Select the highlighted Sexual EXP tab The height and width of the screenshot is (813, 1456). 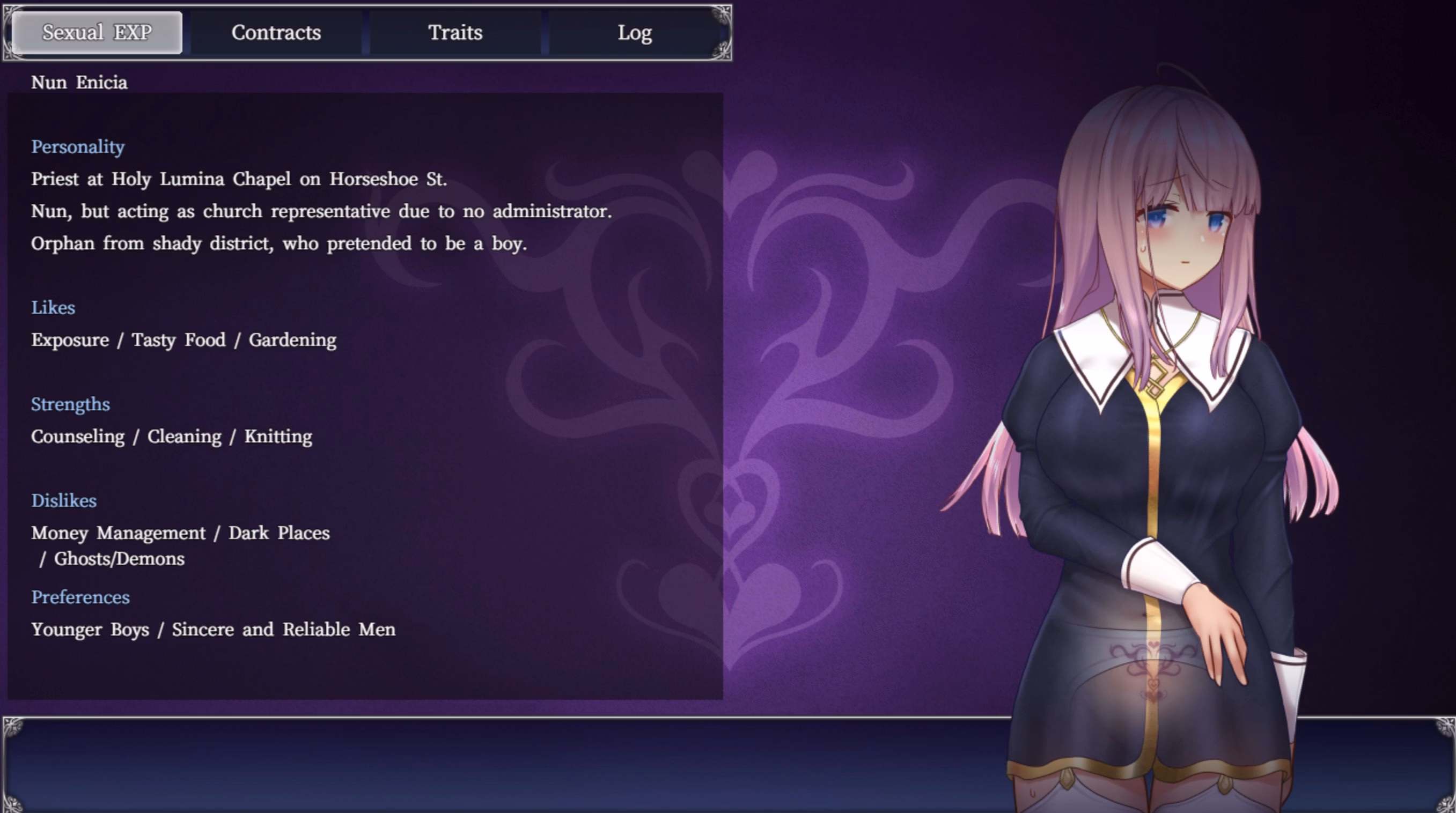coord(97,32)
